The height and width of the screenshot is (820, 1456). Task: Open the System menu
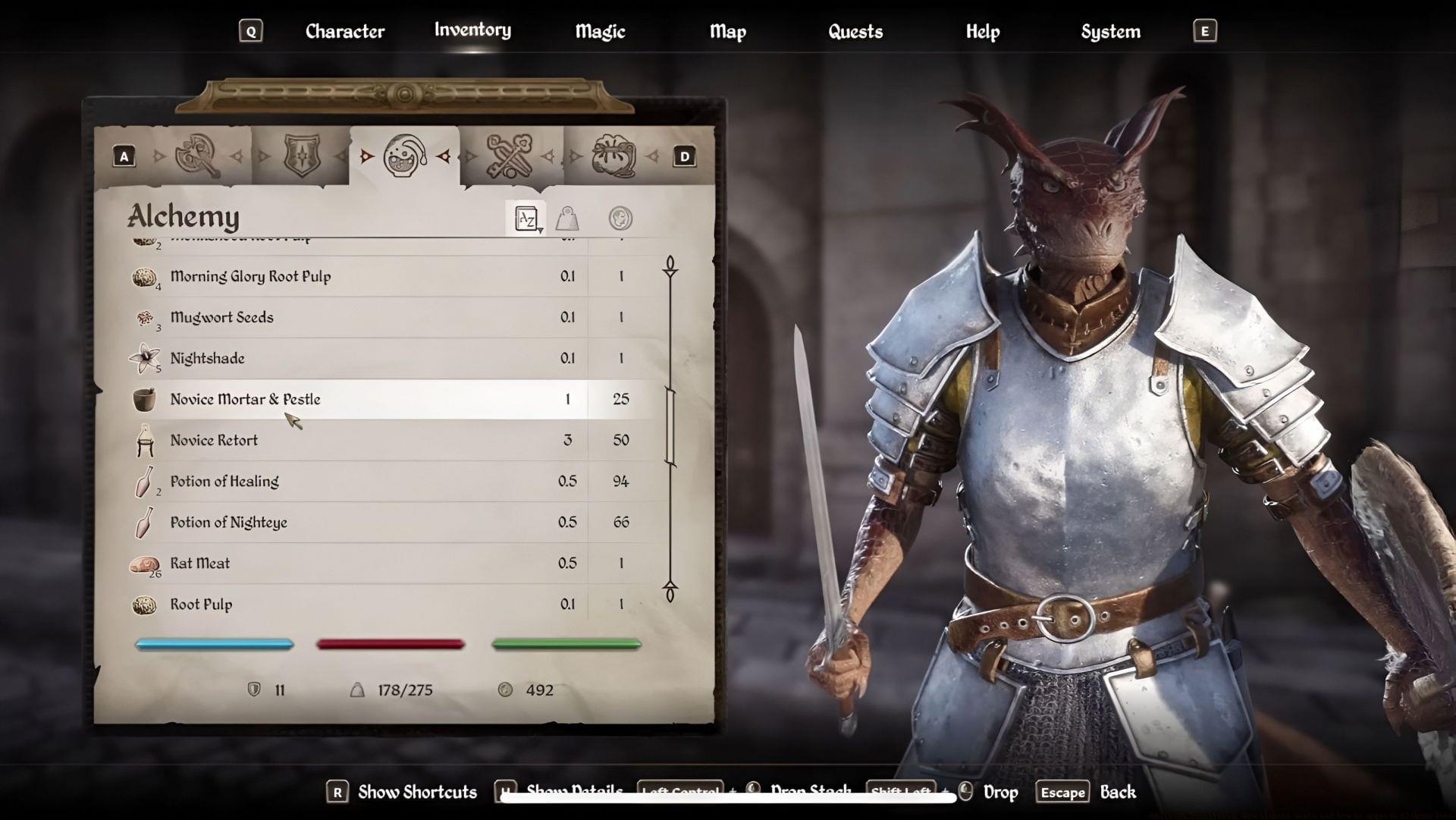point(1110,31)
